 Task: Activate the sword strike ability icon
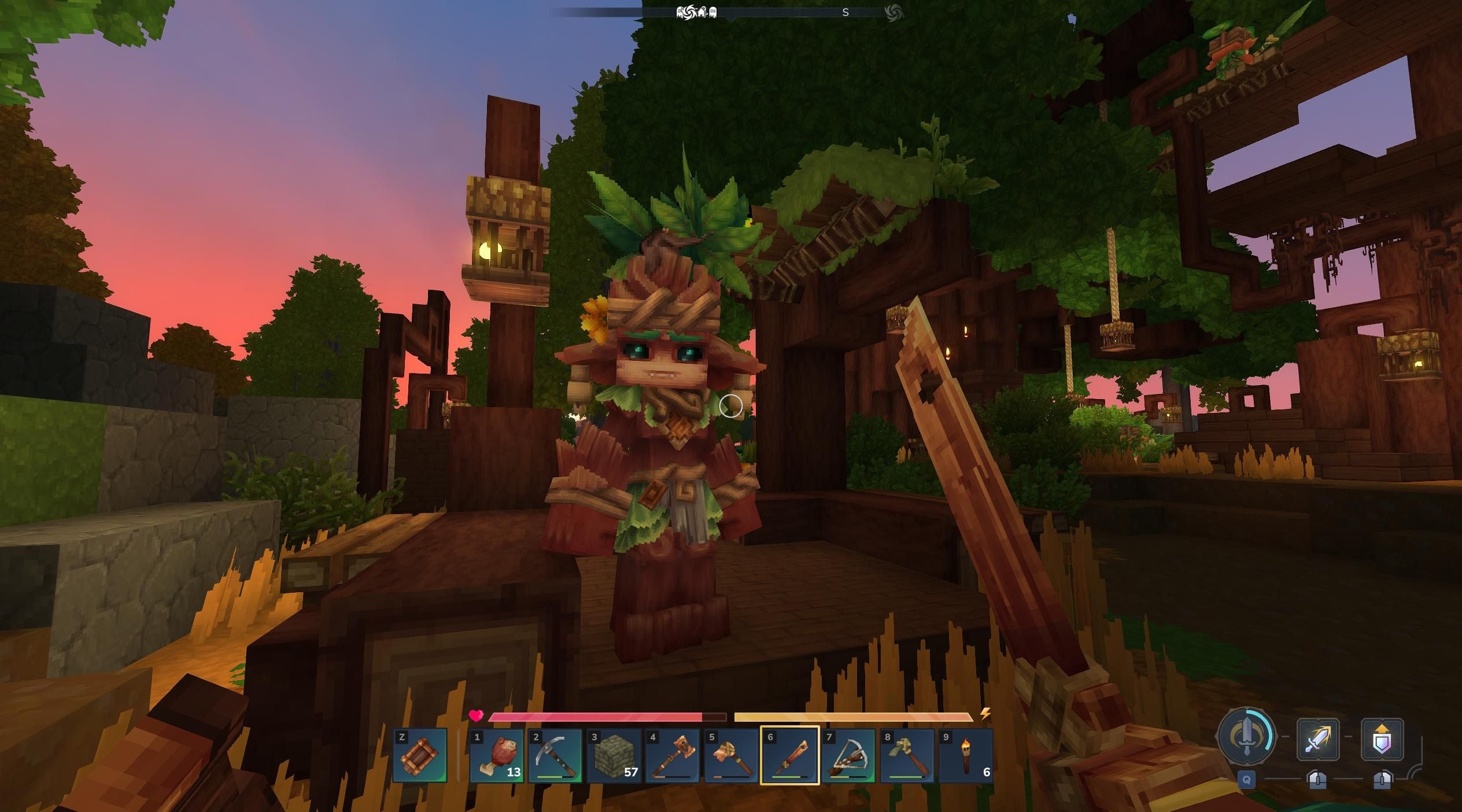(1317, 740)
